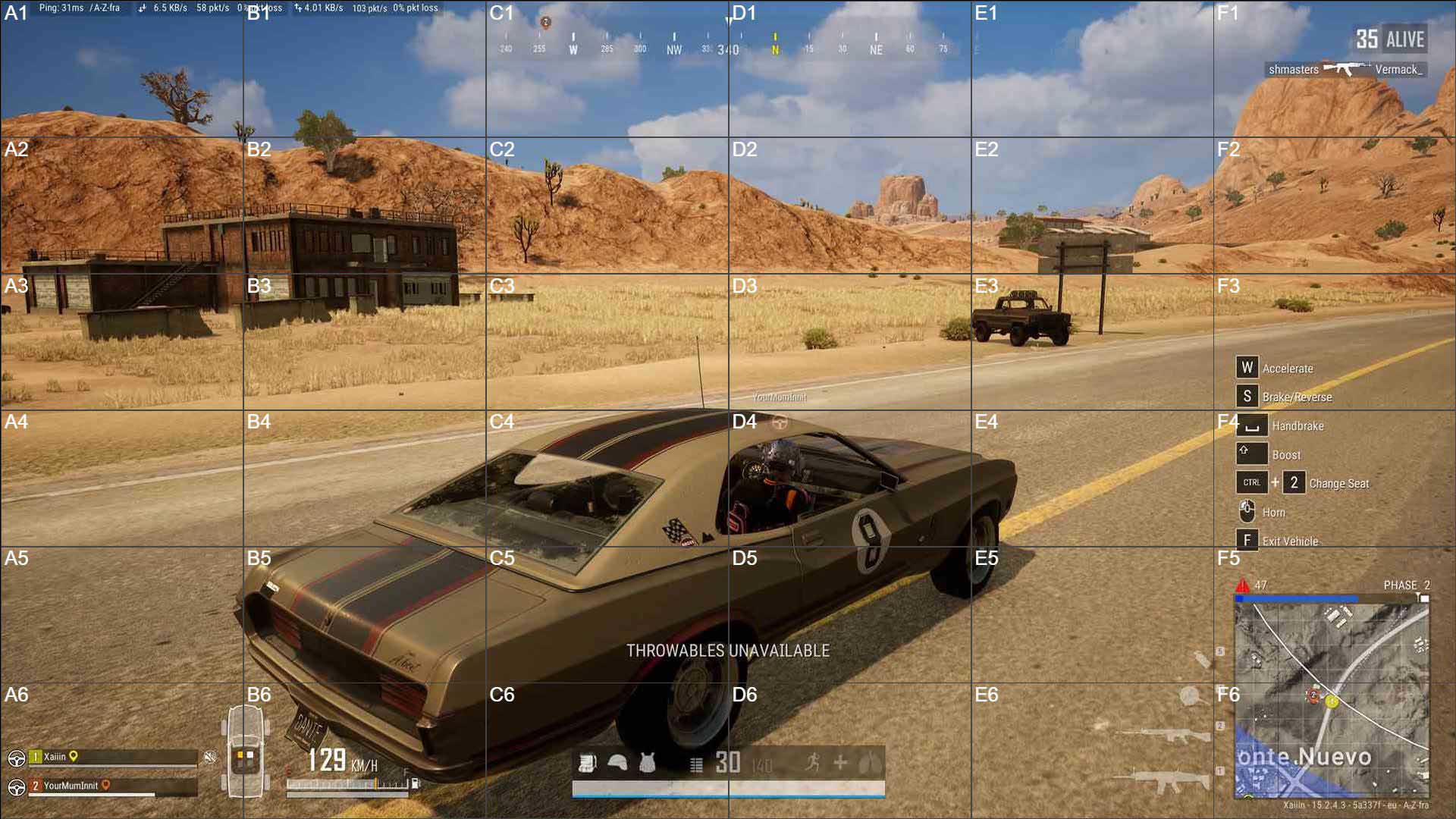Select the slot 5 grenade throwable
The width and height of the screenshot is (1456, 819).
point(1203,658)
